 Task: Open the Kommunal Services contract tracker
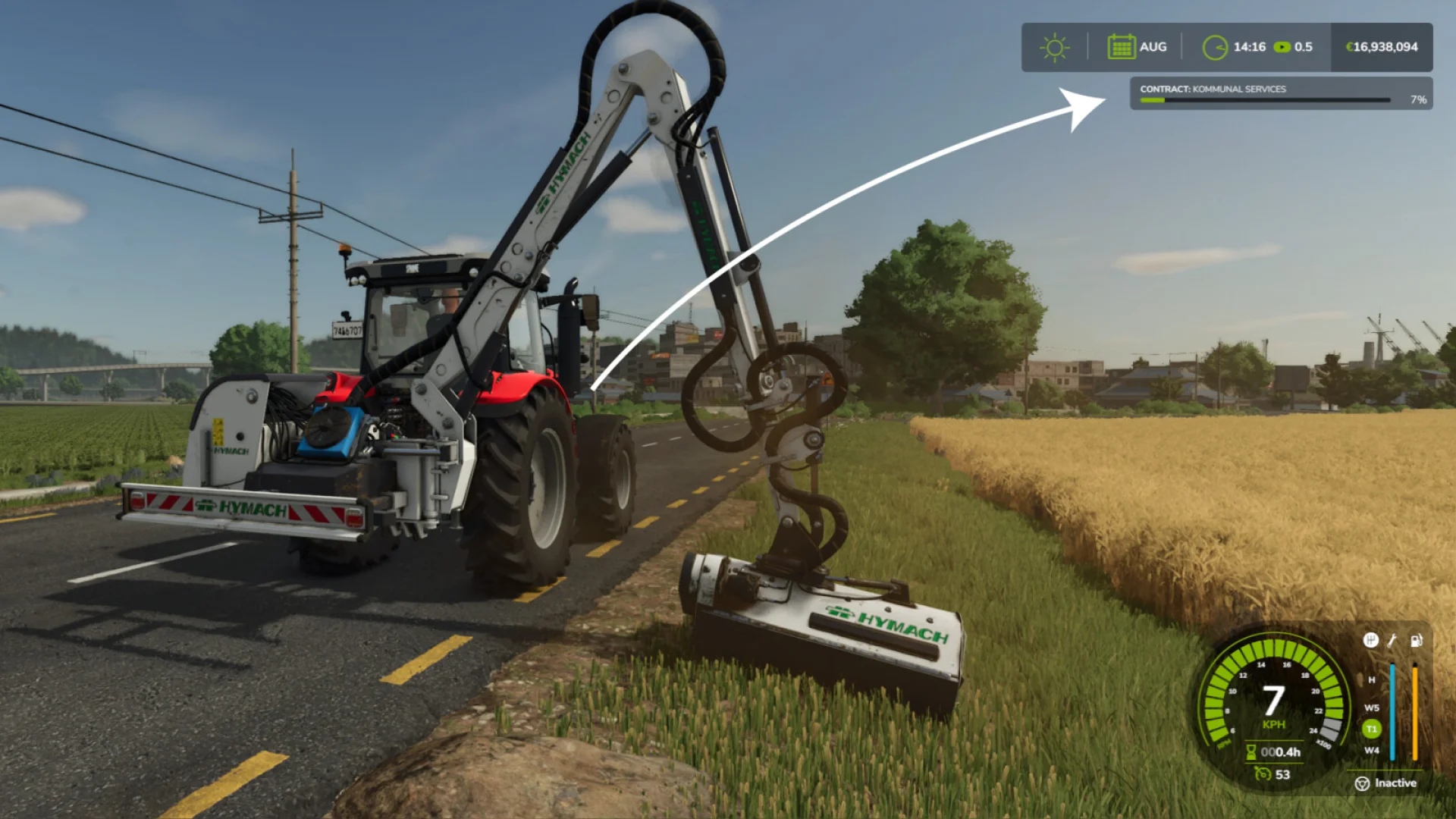(x=1281, y=93)
